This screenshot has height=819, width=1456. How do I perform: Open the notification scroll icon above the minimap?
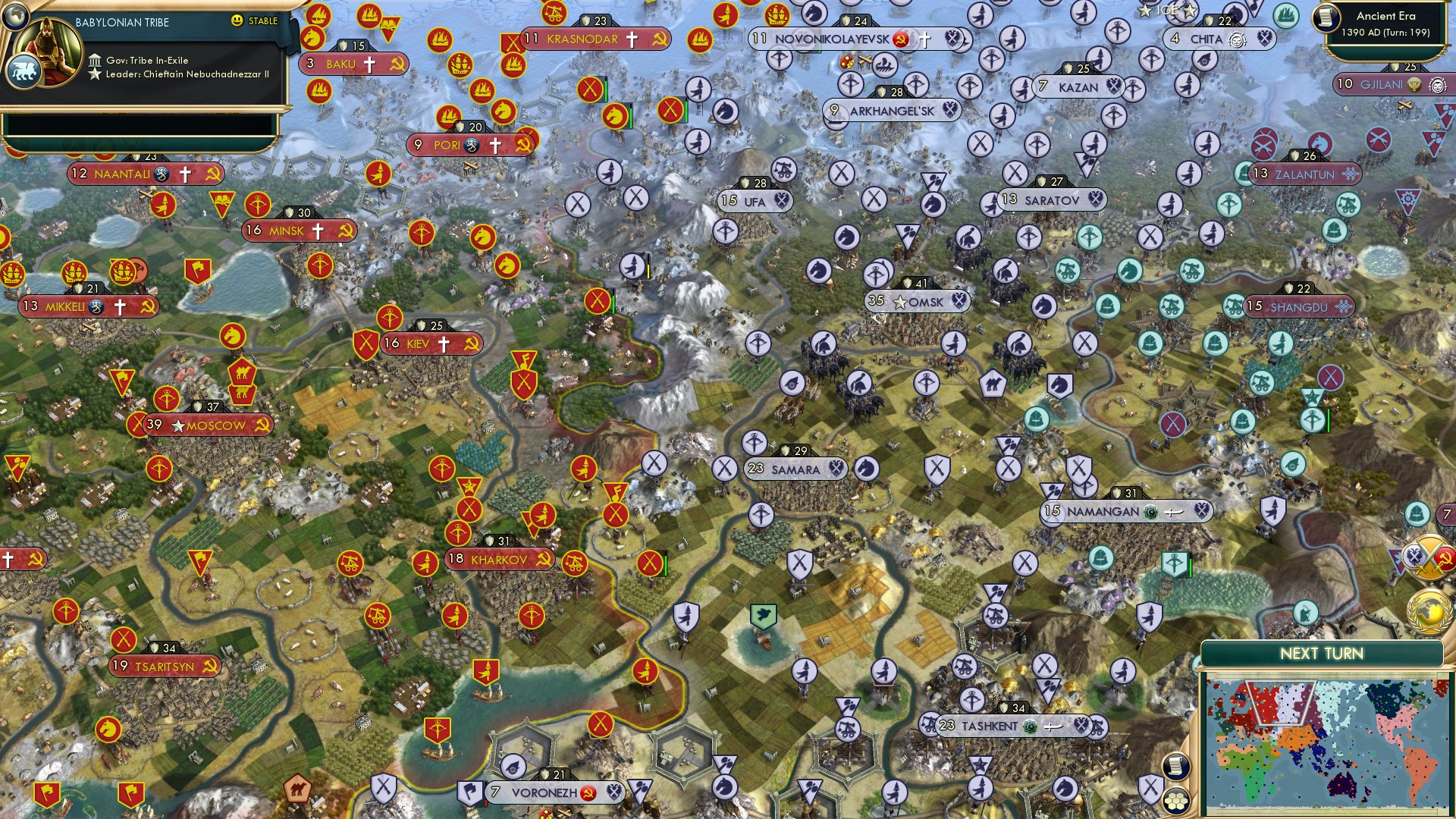[x=1176, y=767]
